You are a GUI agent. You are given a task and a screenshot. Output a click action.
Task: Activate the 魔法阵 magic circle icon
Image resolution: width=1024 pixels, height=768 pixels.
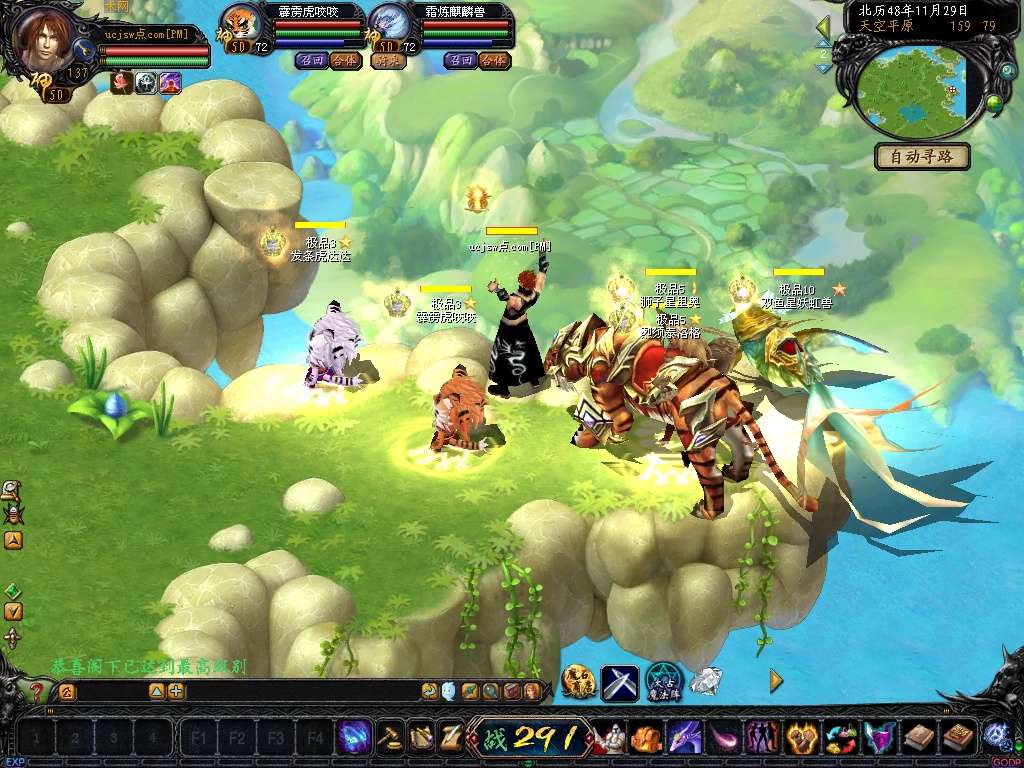tap(663, 681)
